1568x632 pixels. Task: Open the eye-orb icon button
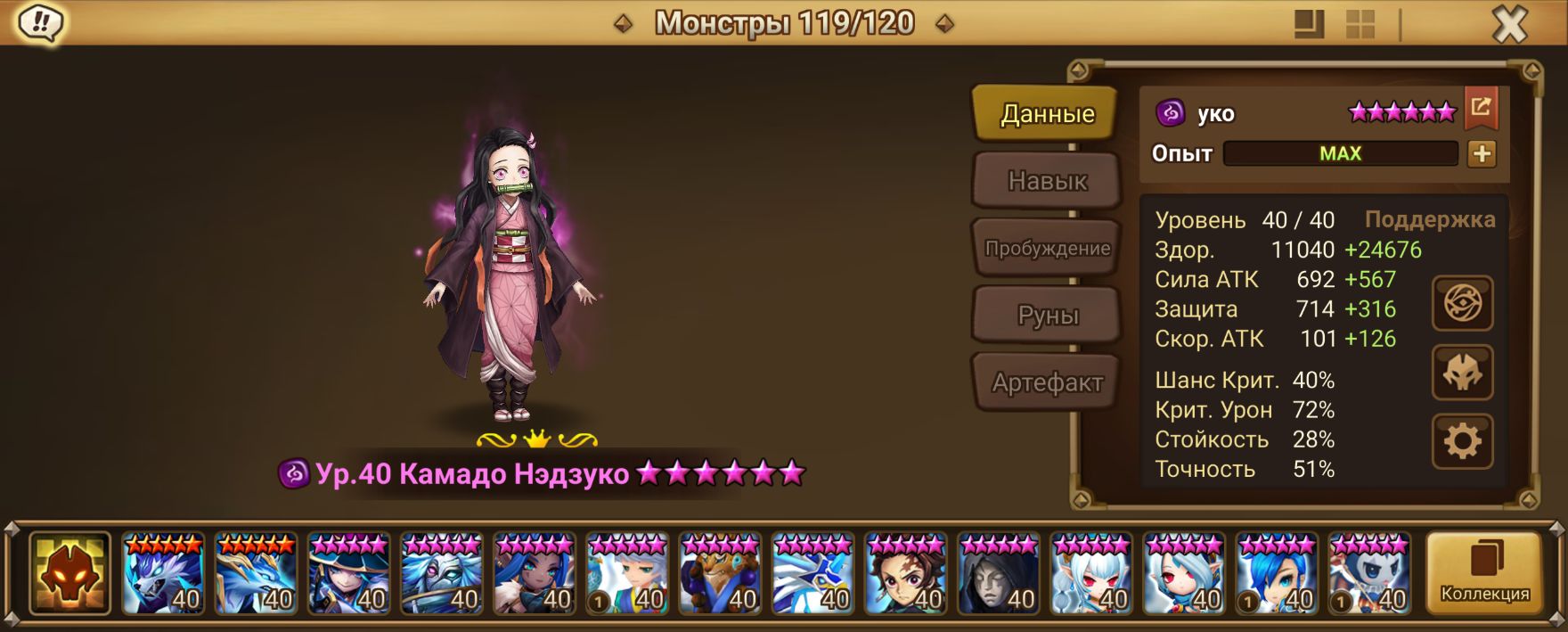click(x=1462, y=304)
